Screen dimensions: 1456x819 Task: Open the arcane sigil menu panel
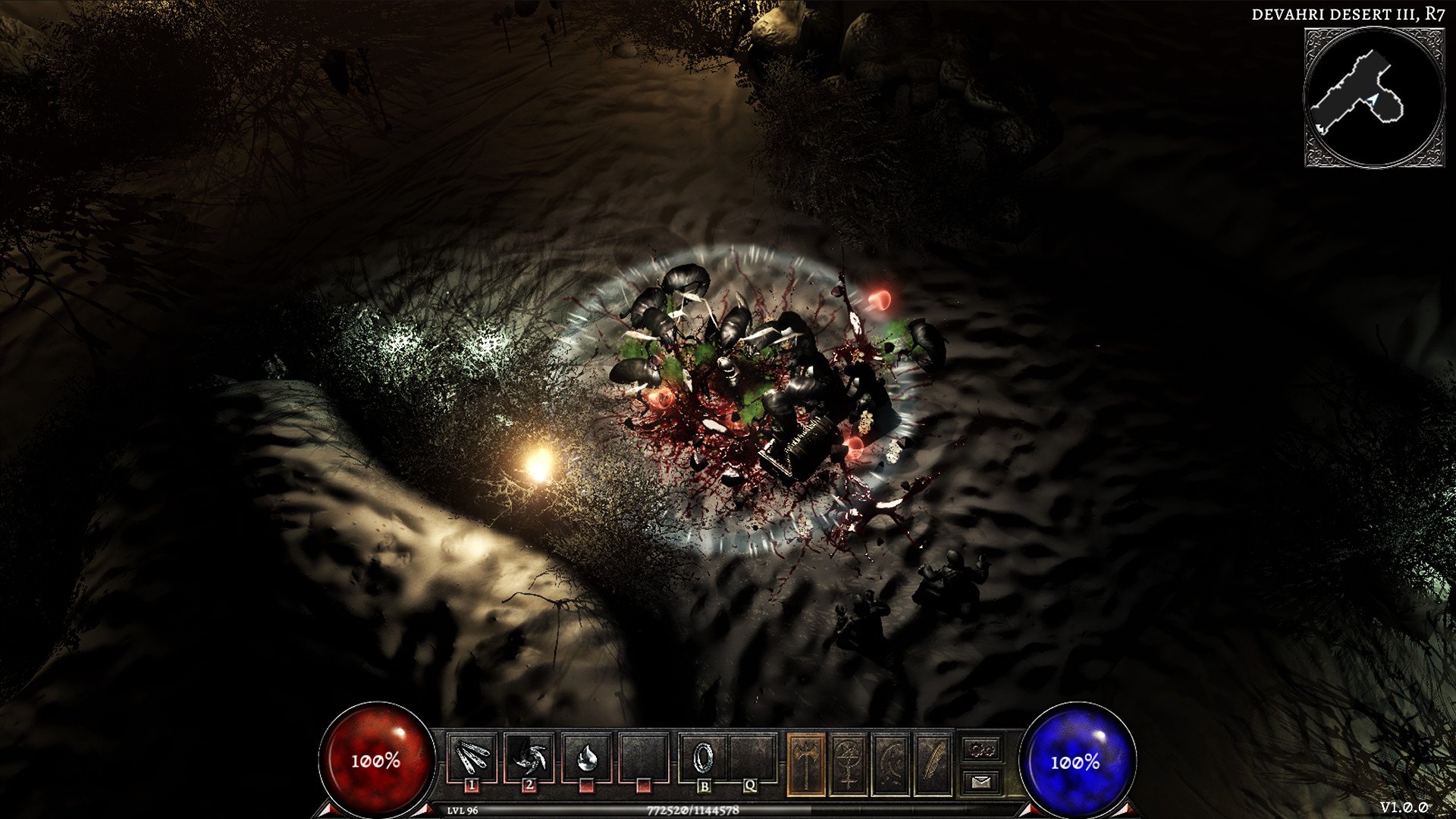click(849, 764)
